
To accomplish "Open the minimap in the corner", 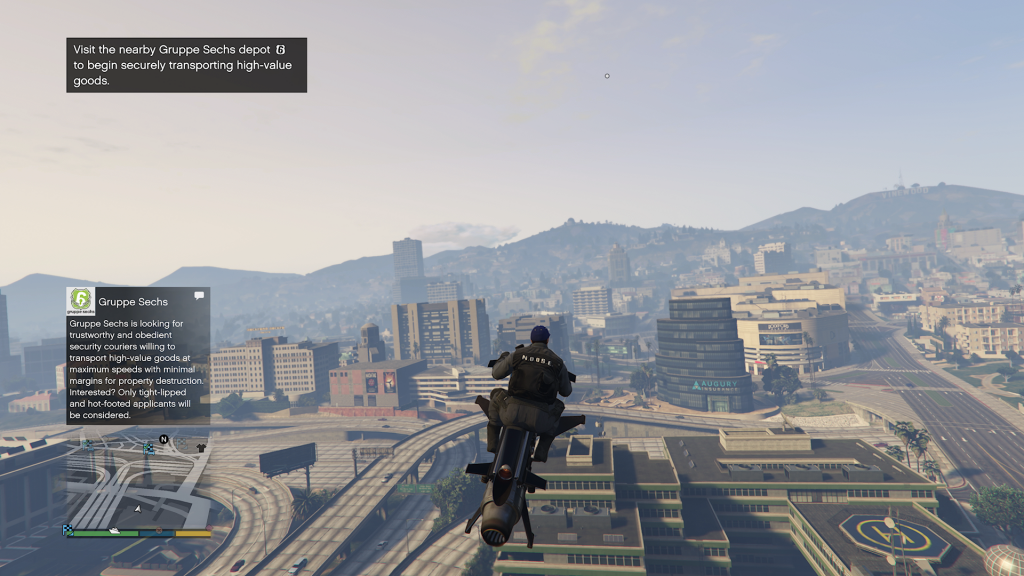I will 138,482.
